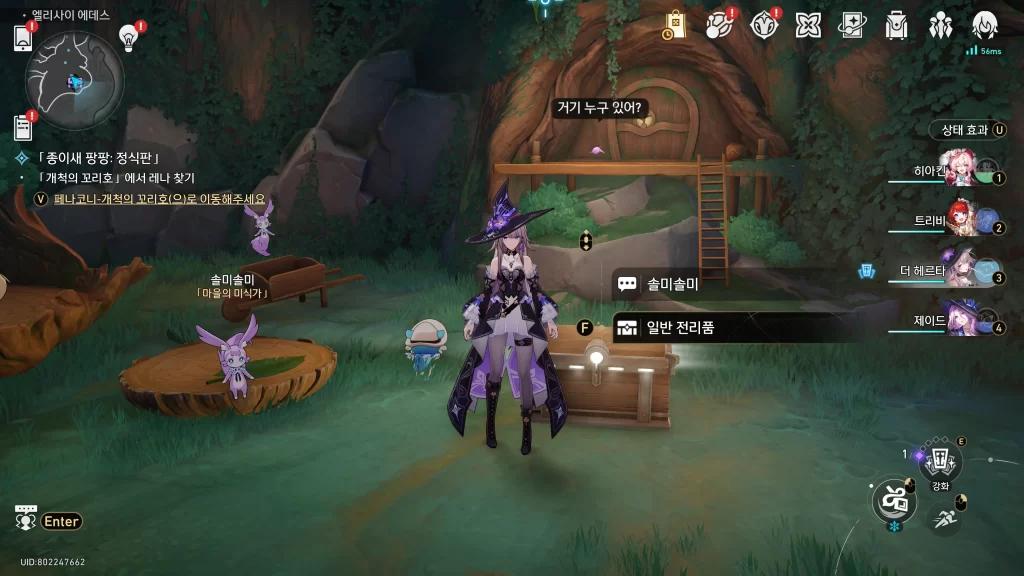Open the compass-shaped guide icon

765,24
